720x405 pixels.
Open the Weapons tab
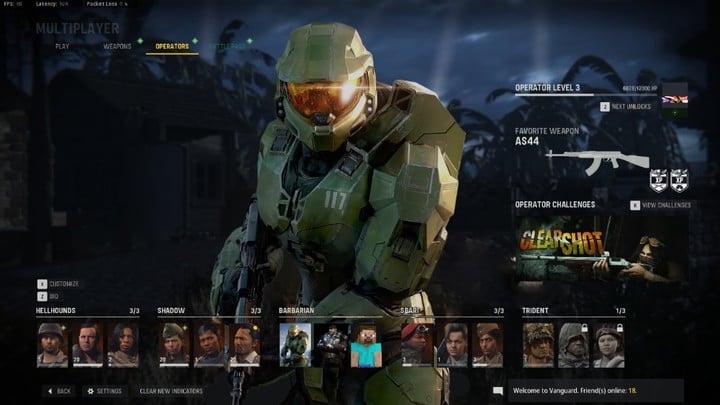click(117, 46)
